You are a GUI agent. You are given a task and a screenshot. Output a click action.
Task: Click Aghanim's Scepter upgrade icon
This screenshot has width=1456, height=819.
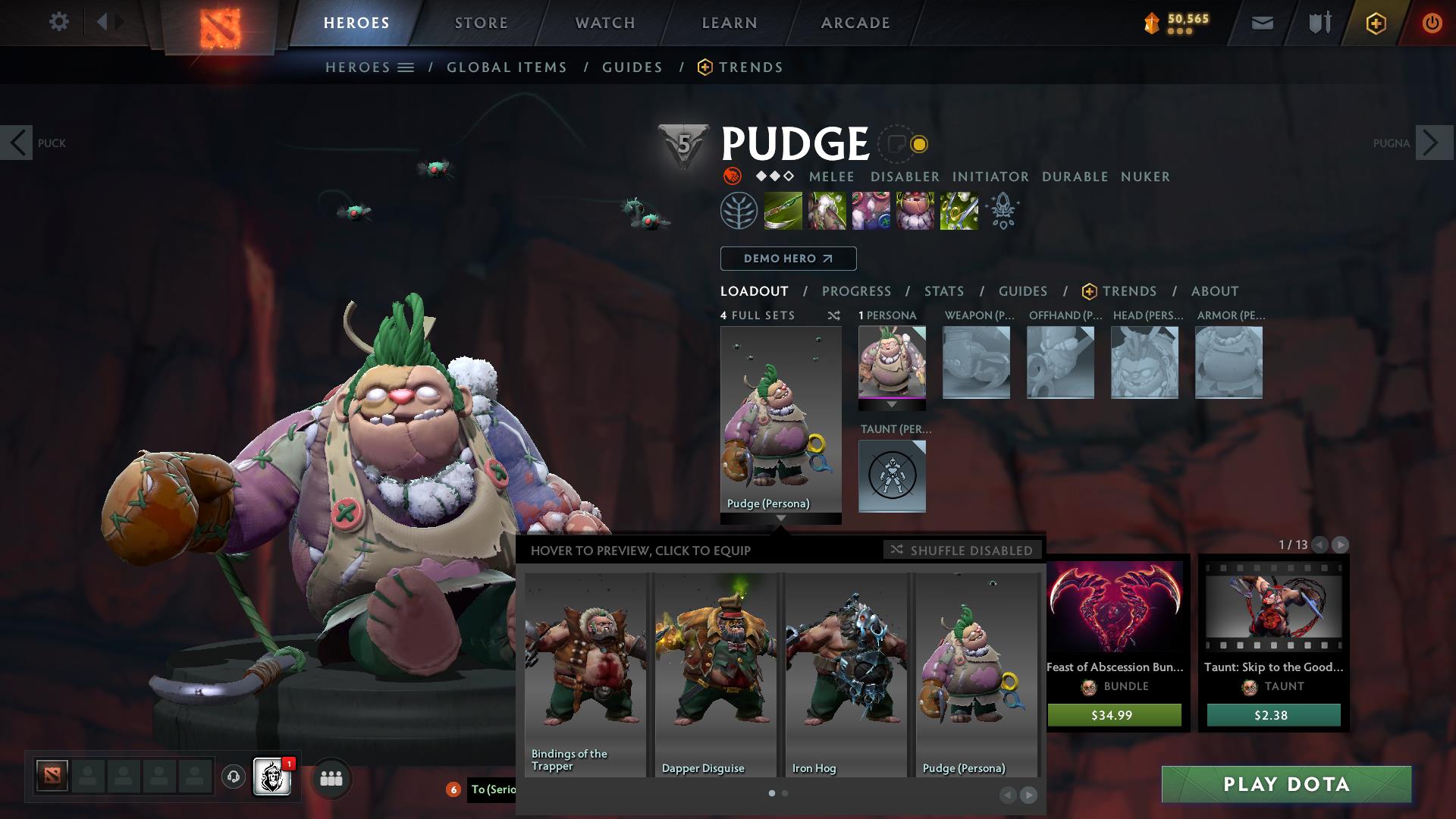1003,211
